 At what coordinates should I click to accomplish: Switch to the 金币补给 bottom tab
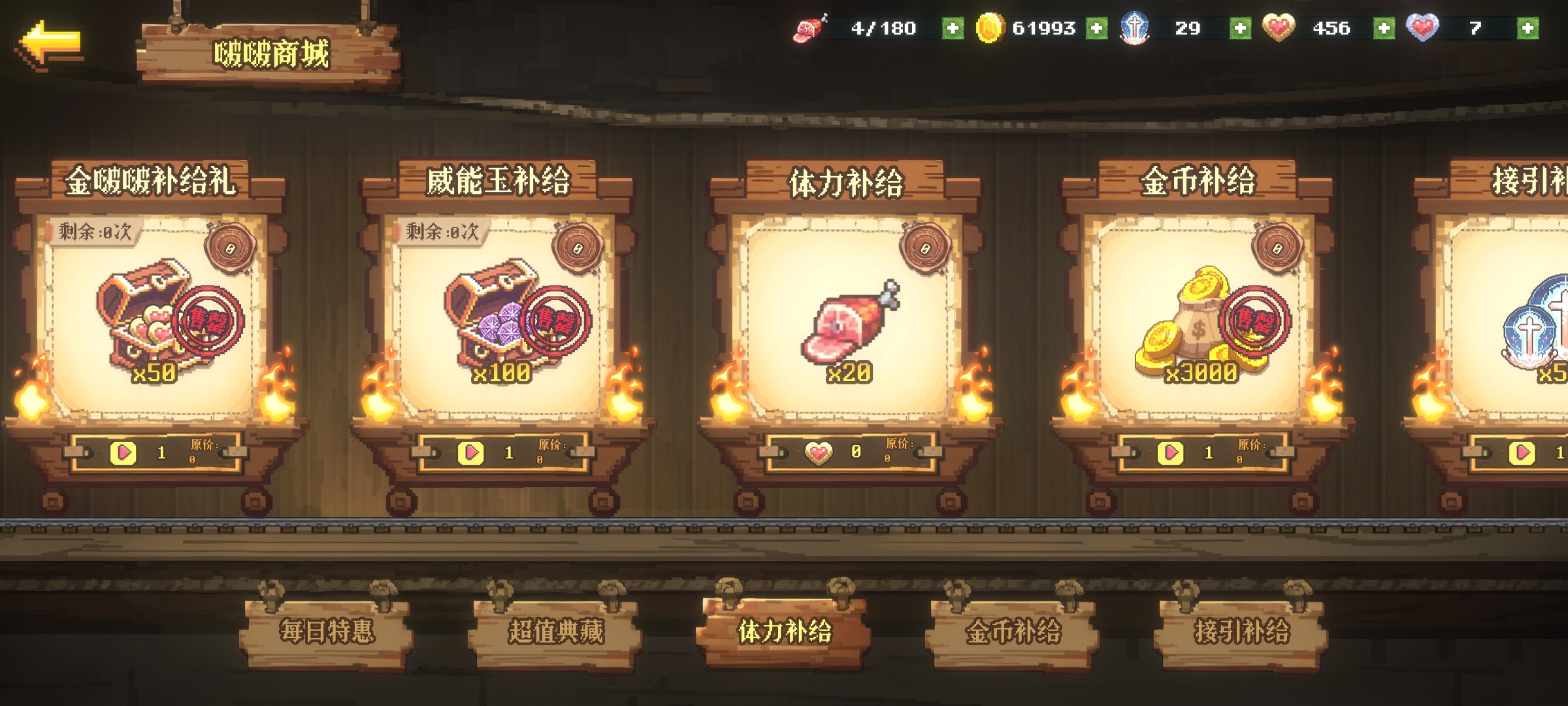pyautogui.click(x=1013, y=631)
